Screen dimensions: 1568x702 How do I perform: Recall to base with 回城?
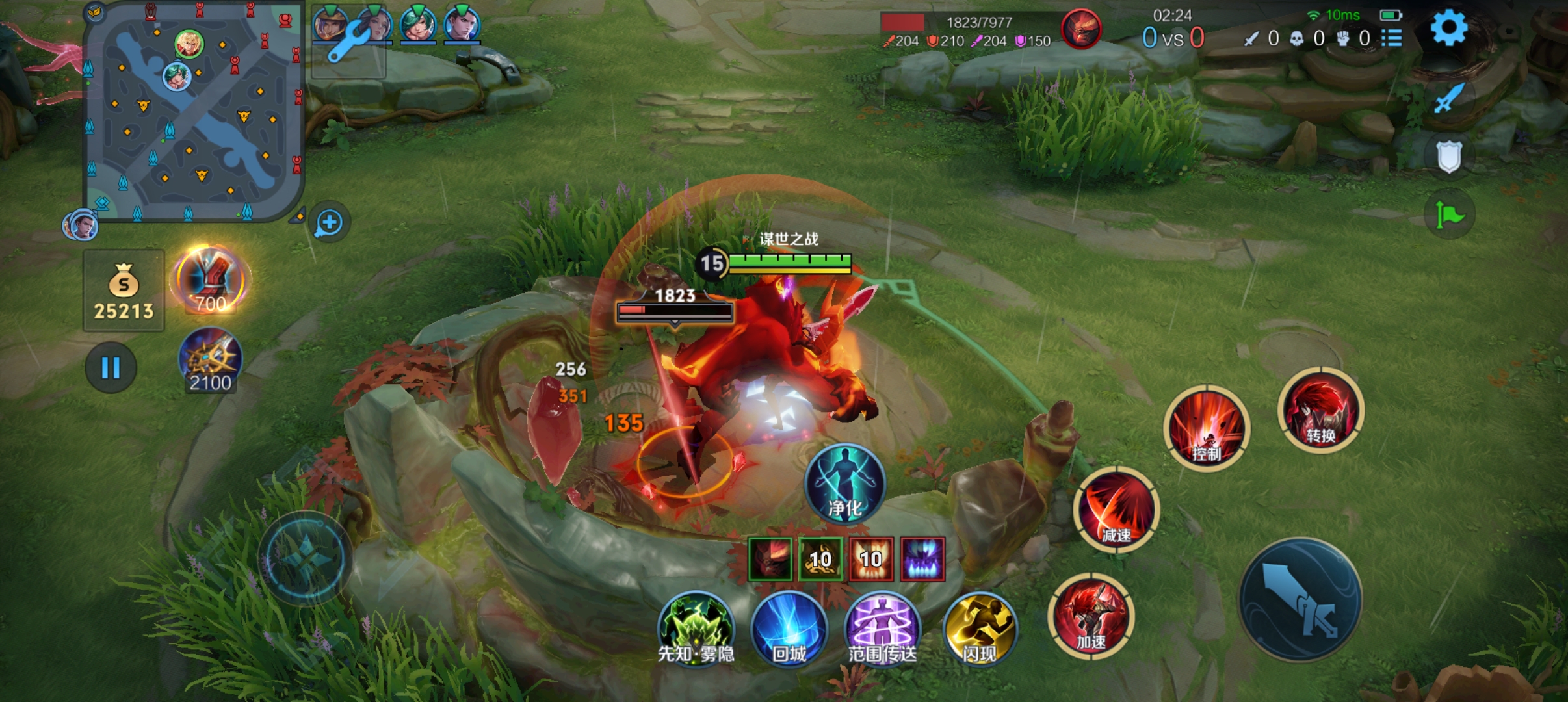click(x=789, y=628)
